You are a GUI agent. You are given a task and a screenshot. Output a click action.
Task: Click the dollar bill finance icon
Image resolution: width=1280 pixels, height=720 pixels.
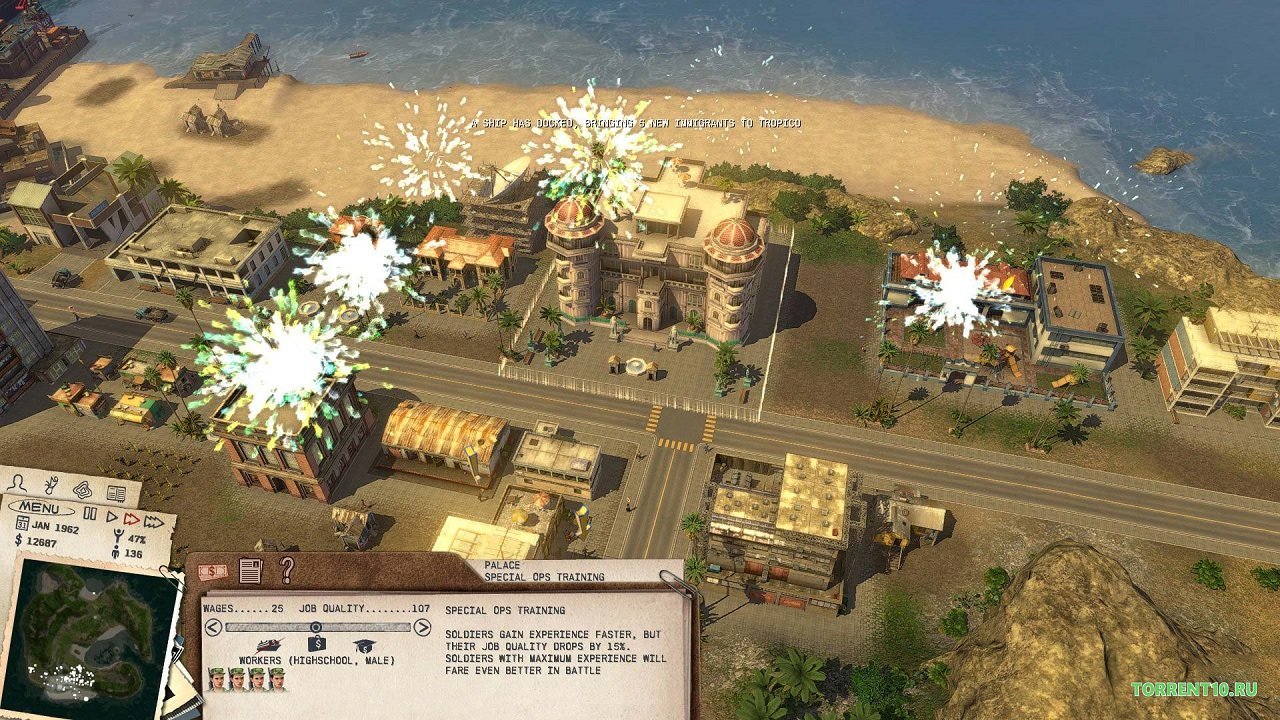[x=212, y=571]
